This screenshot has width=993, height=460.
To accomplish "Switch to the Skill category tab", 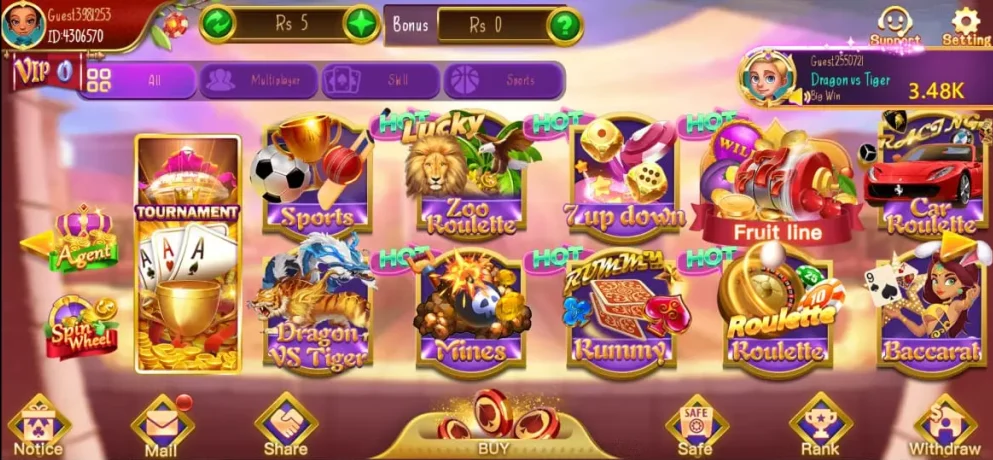I will (x=380, y=80).
